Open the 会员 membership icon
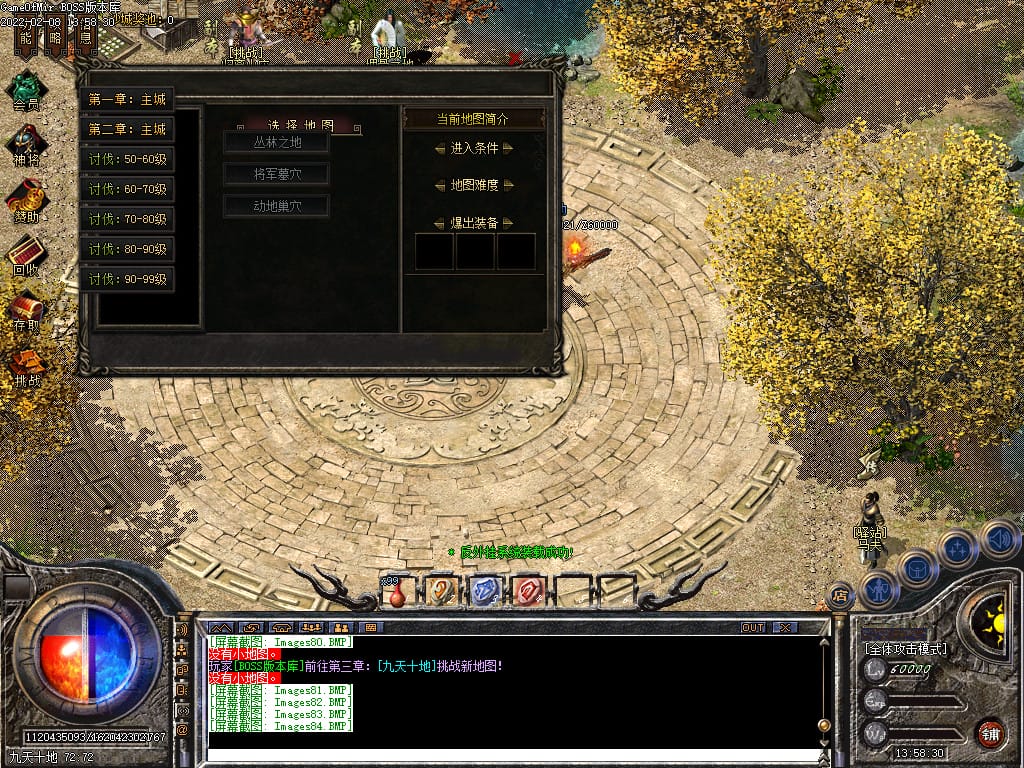This screenshot has height=768, width=1024. [26, 88]
